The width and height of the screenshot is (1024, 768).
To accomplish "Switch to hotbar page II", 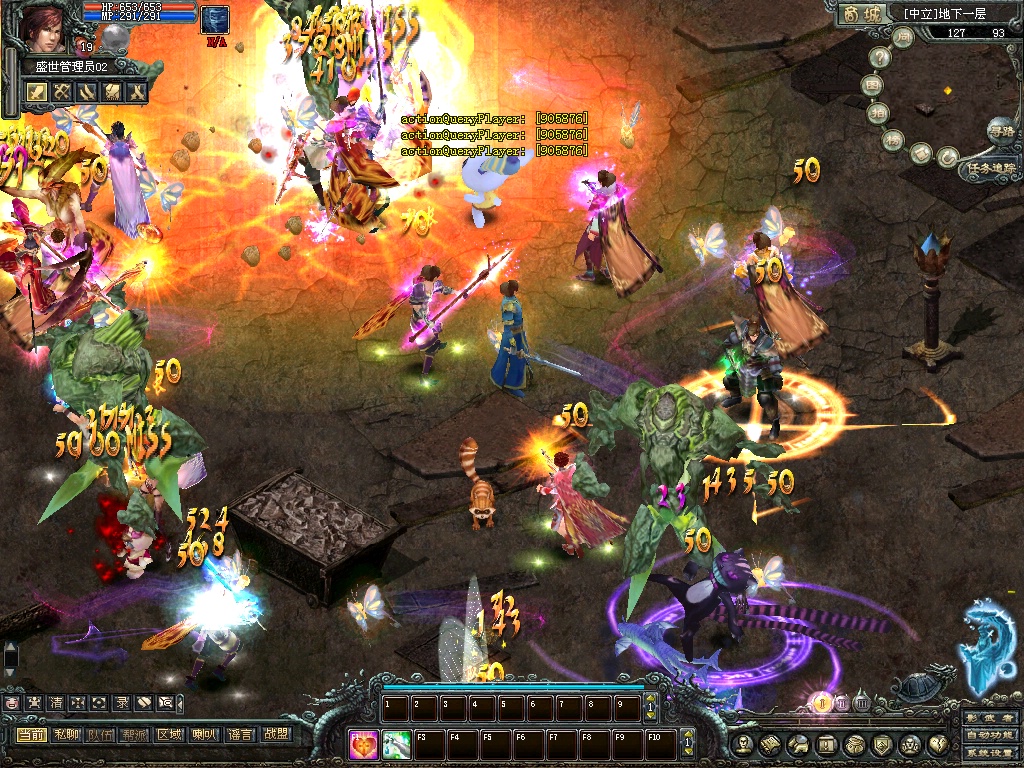I will pos(841,703).
